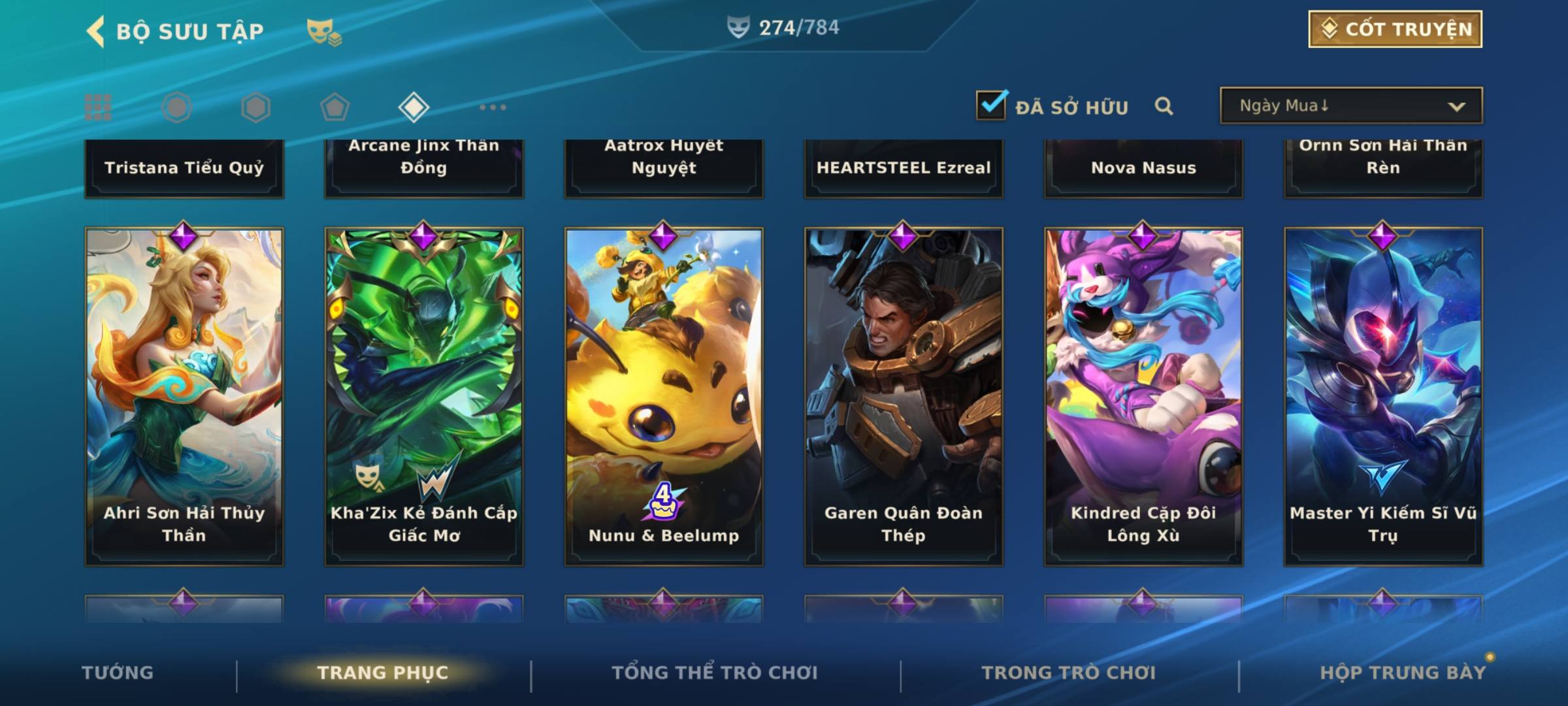Click the mask and coins icon
This screenshot has height=706, width=1568.
click(x=324, y=31)
